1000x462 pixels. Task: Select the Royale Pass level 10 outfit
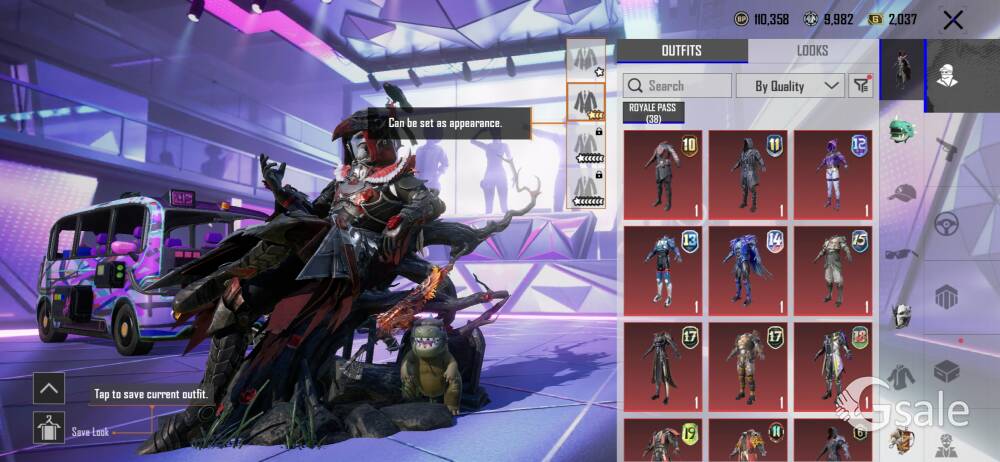tap(663, 175)
